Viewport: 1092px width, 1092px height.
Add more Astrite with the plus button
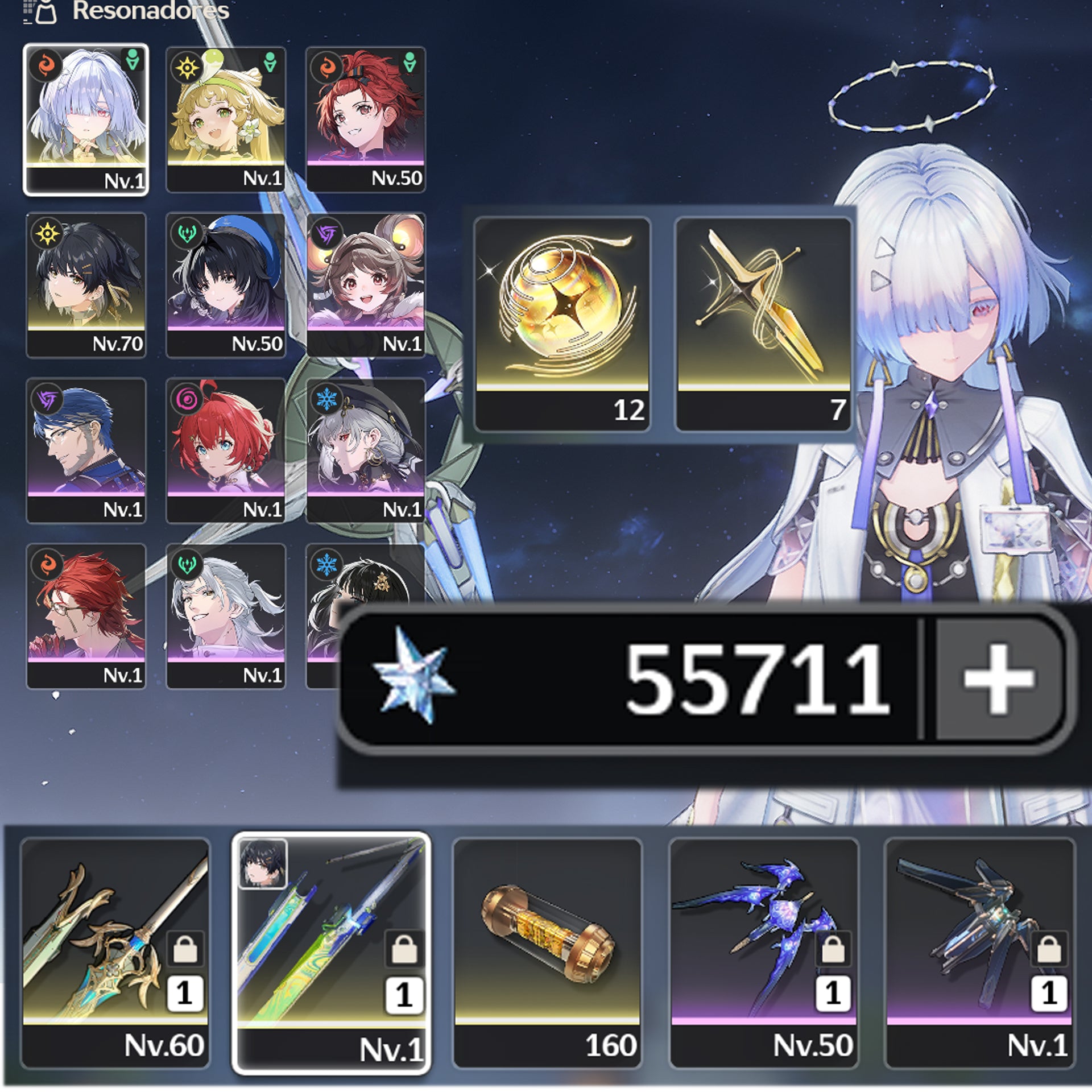tap(999, 680)
